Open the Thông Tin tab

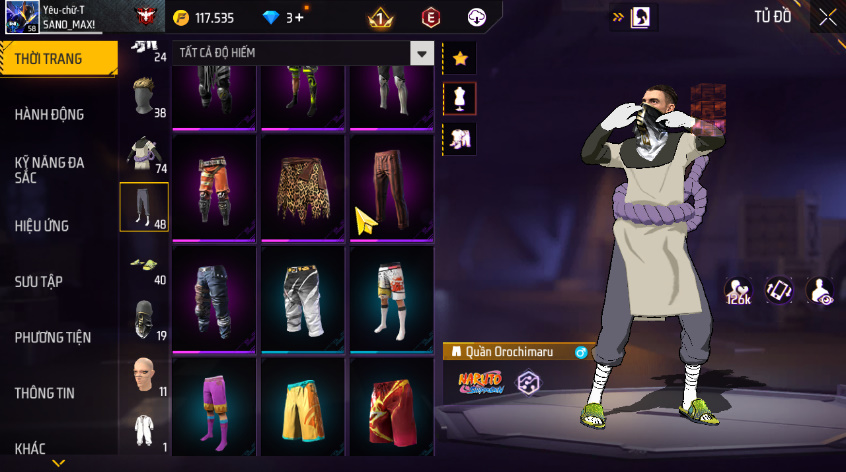point(44,393)
